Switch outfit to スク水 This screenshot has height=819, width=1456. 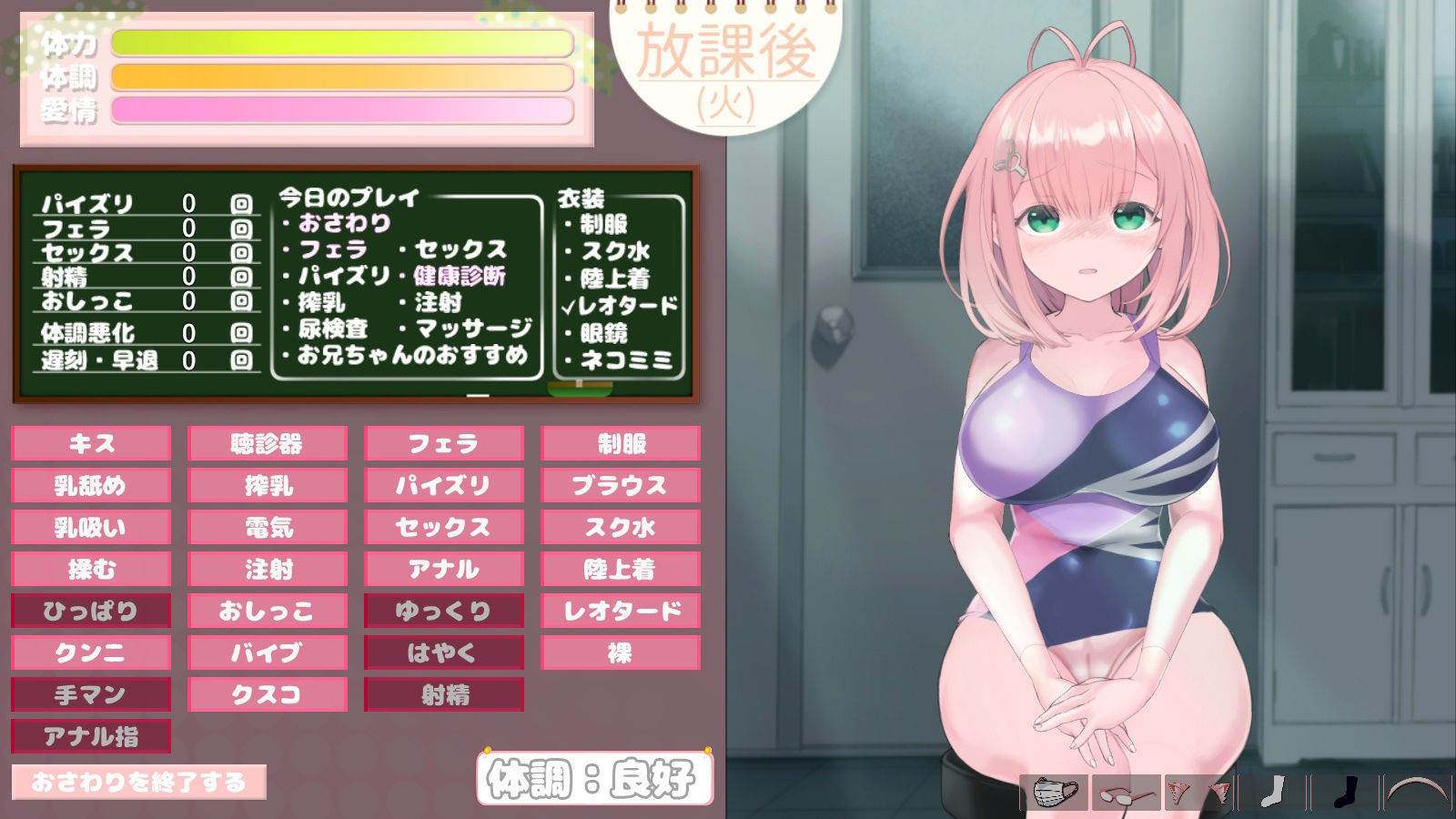(619, 527)
